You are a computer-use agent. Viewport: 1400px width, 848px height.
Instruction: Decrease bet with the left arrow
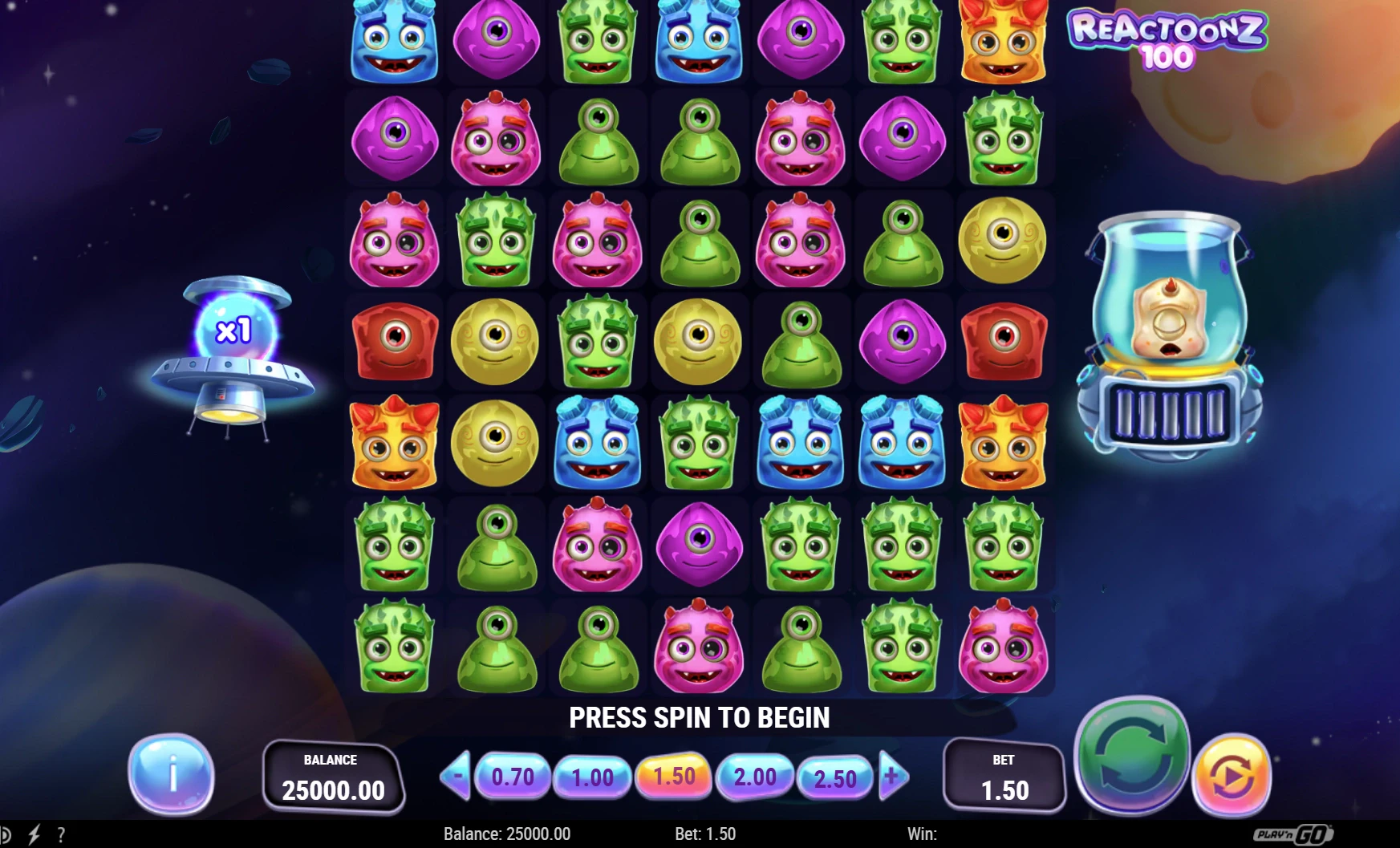(457, 777)
